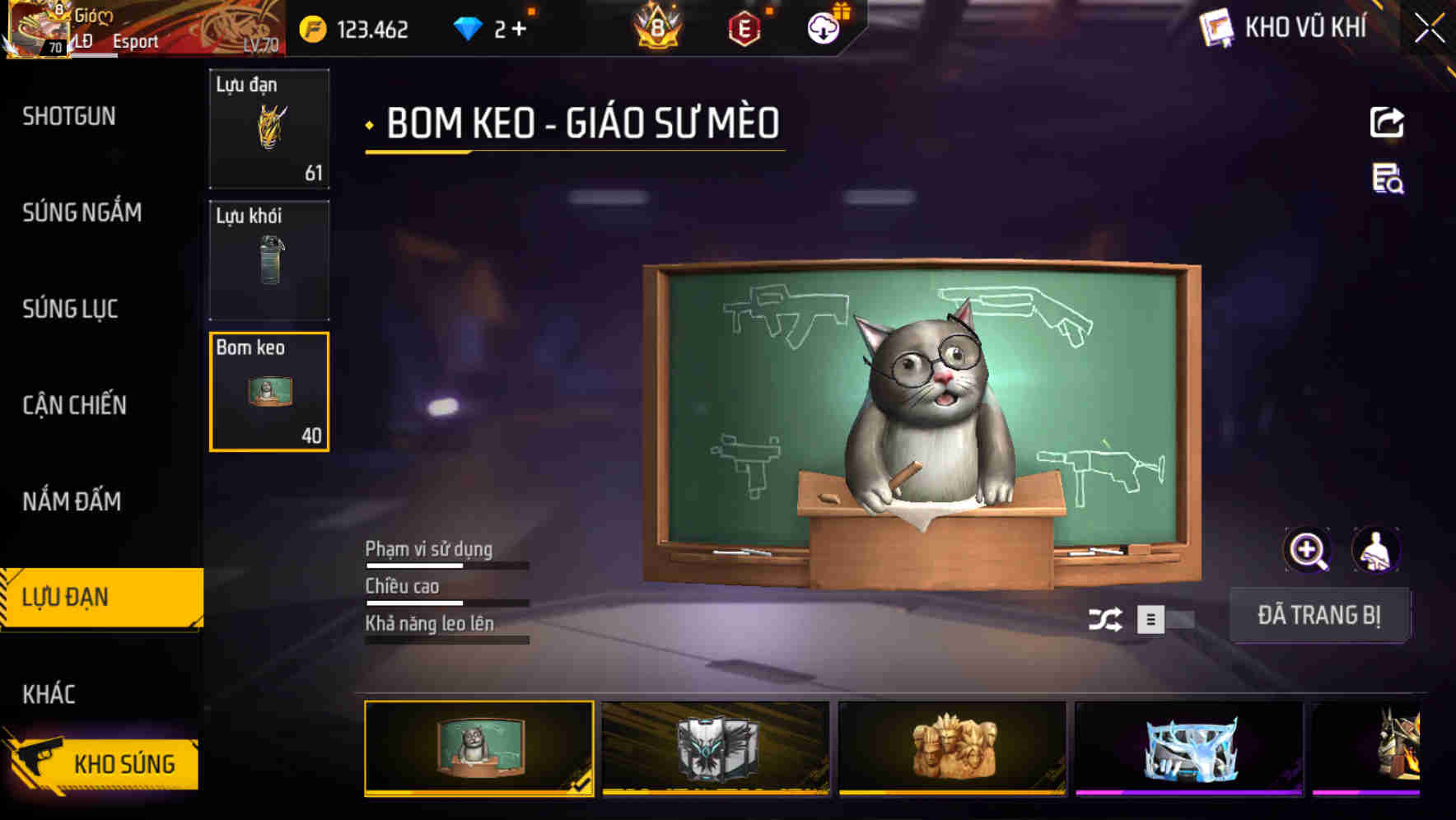Switch to the Shotgun category tab
This screenshot has height=820, width=1456.
pyautogui.click(x=69, y=117)
